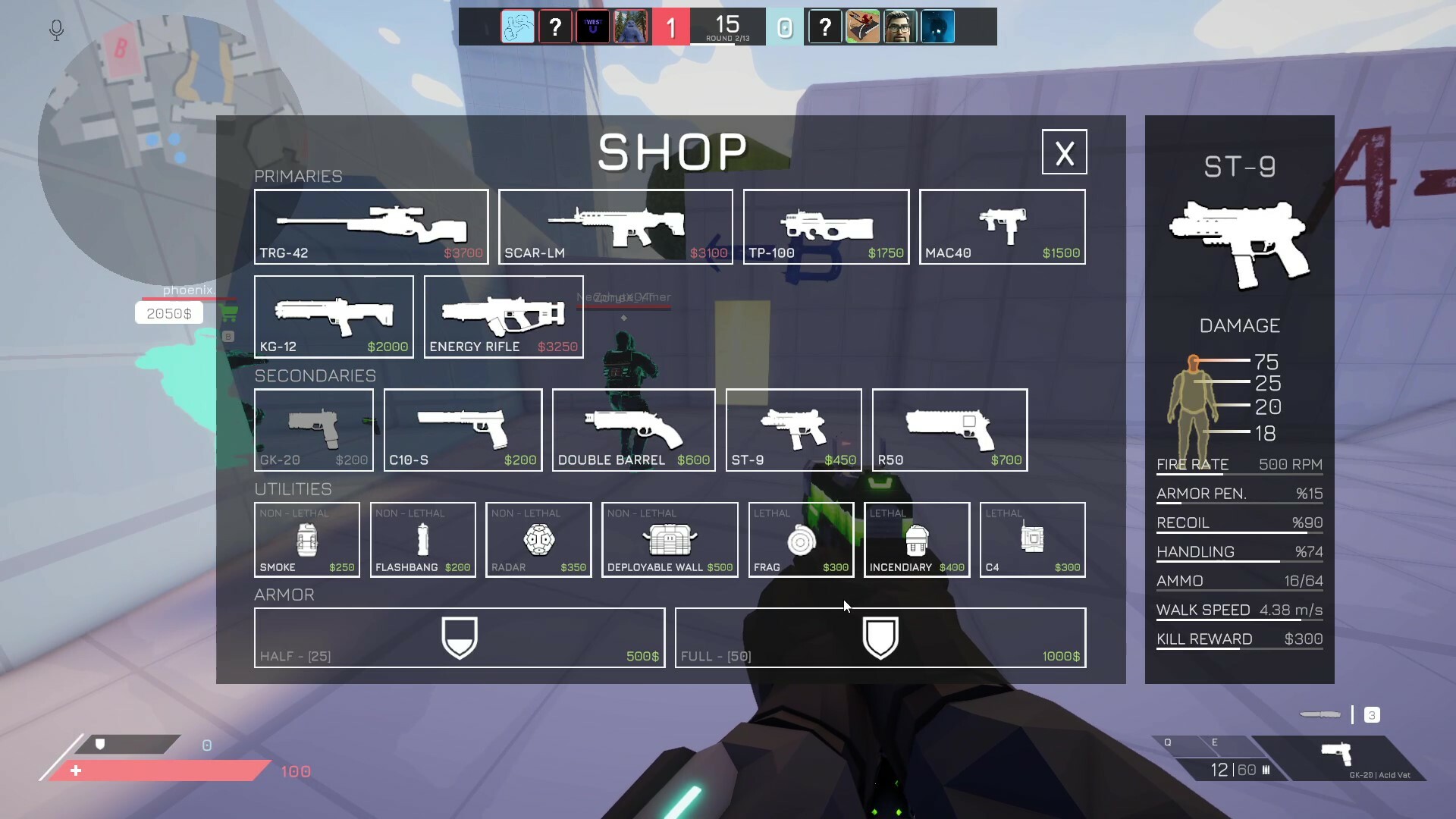Select the GK-20 pistol

click(x=313, y=429)
